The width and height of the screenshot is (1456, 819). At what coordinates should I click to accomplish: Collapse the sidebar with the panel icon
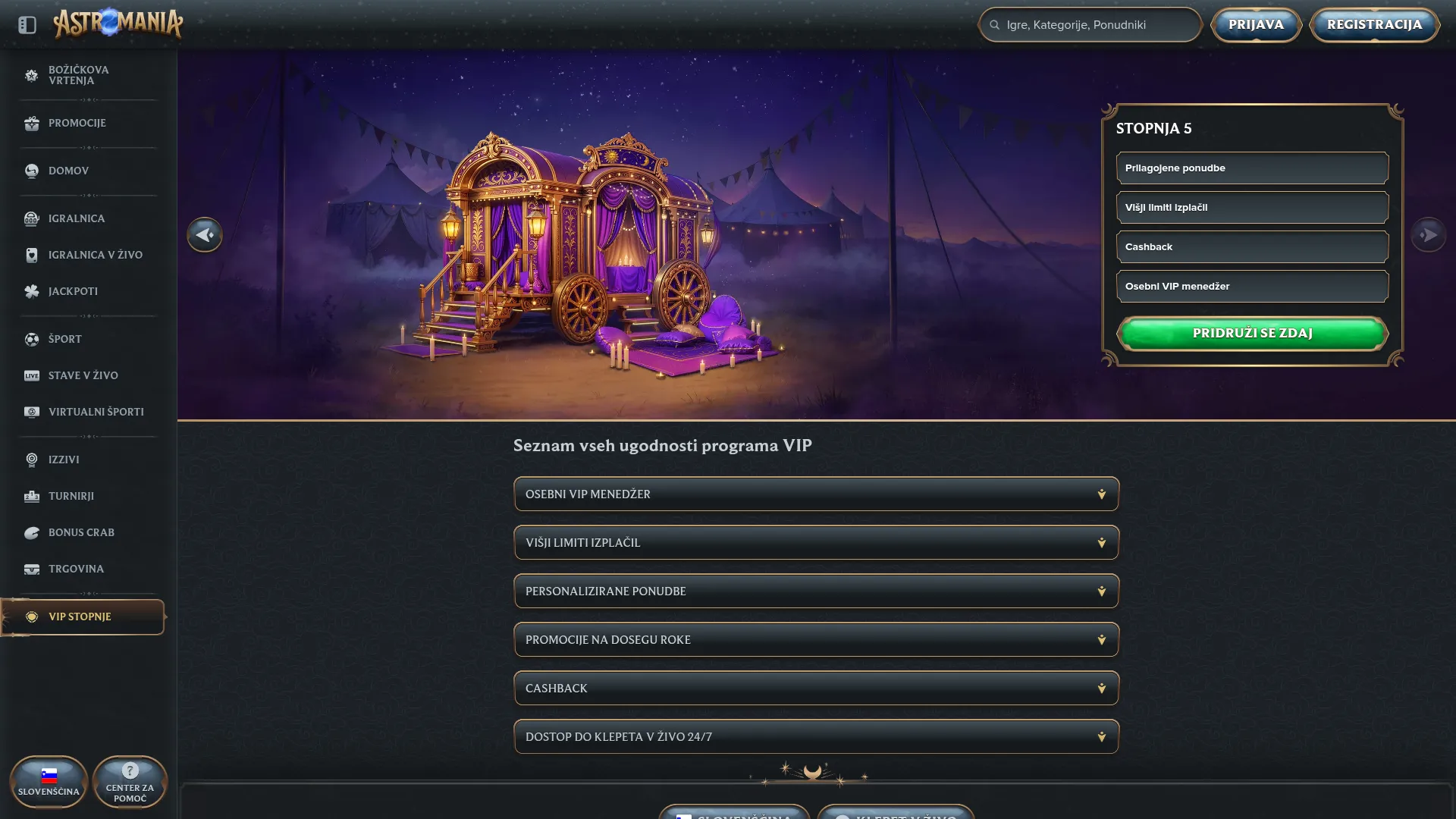(27, 25)
